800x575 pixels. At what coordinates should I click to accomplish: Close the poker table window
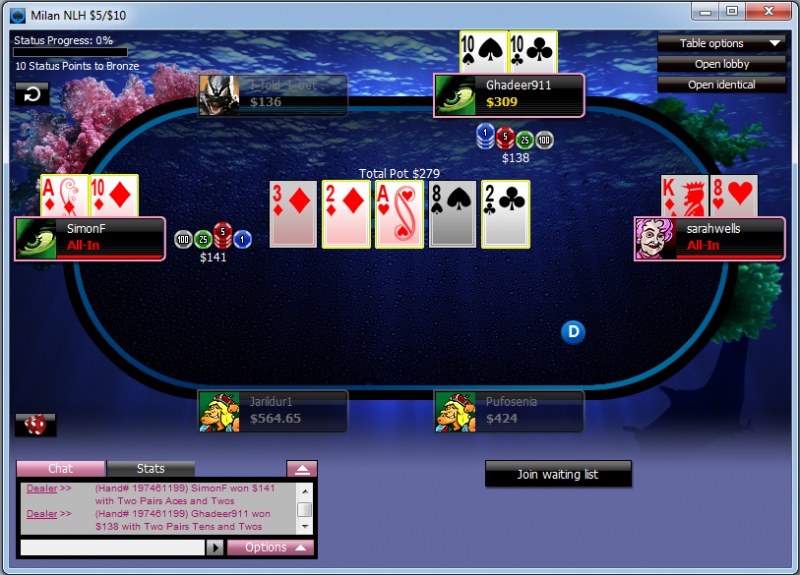coord(768,11)
